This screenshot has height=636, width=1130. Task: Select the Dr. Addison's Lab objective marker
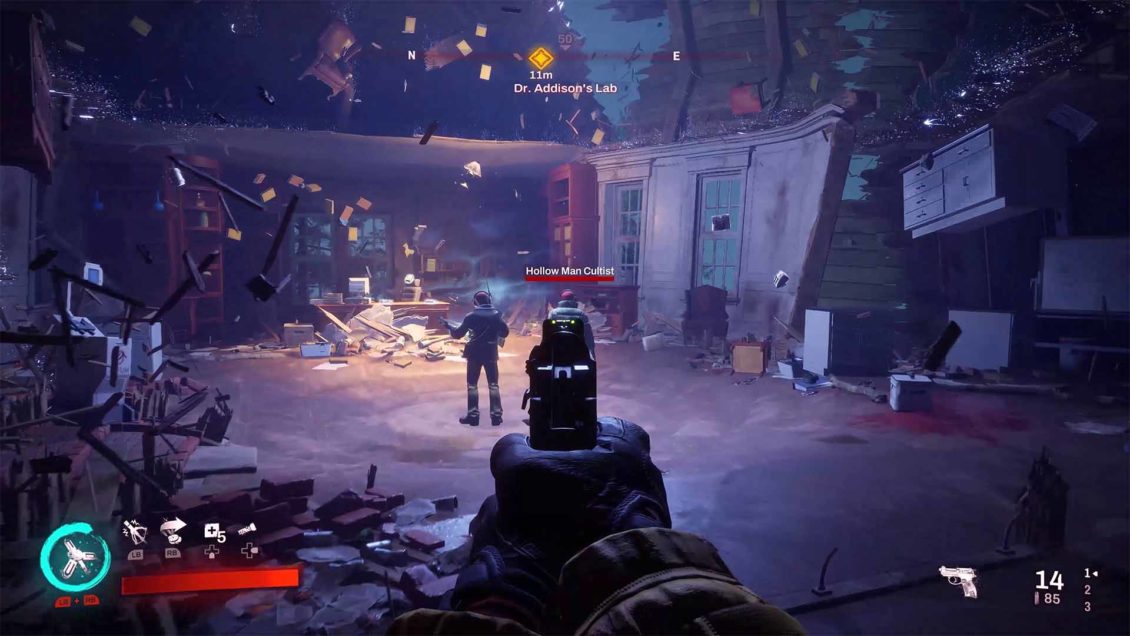540,57
